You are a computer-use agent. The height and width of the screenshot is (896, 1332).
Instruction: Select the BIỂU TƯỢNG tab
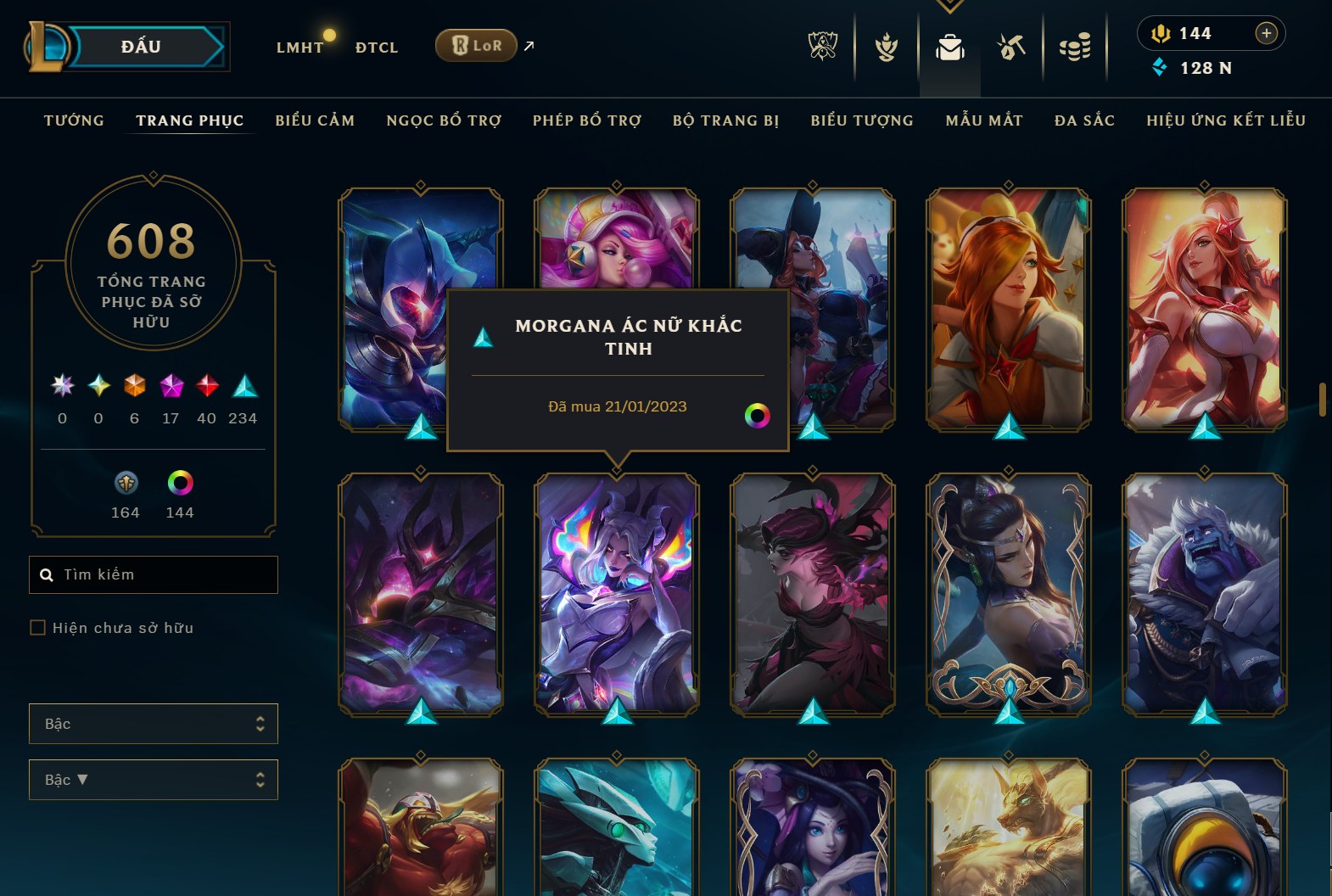tap(861, 120)
